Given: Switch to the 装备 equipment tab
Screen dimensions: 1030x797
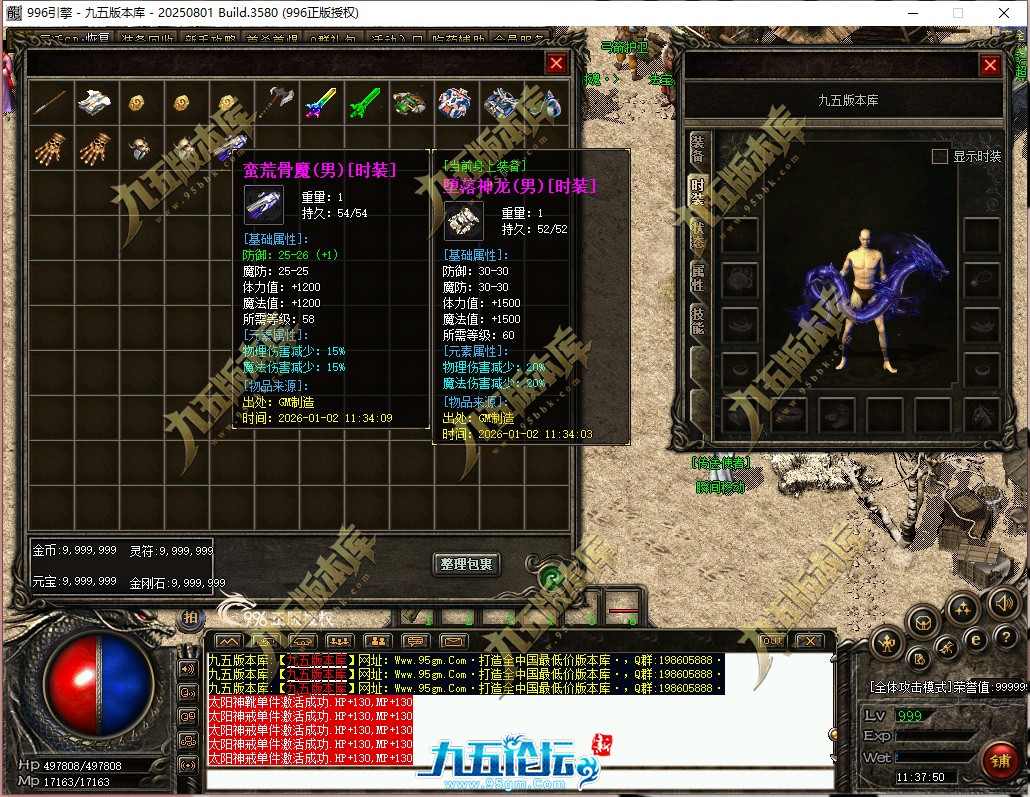Looking at the screenshot, I should click(x=698, y=148).
